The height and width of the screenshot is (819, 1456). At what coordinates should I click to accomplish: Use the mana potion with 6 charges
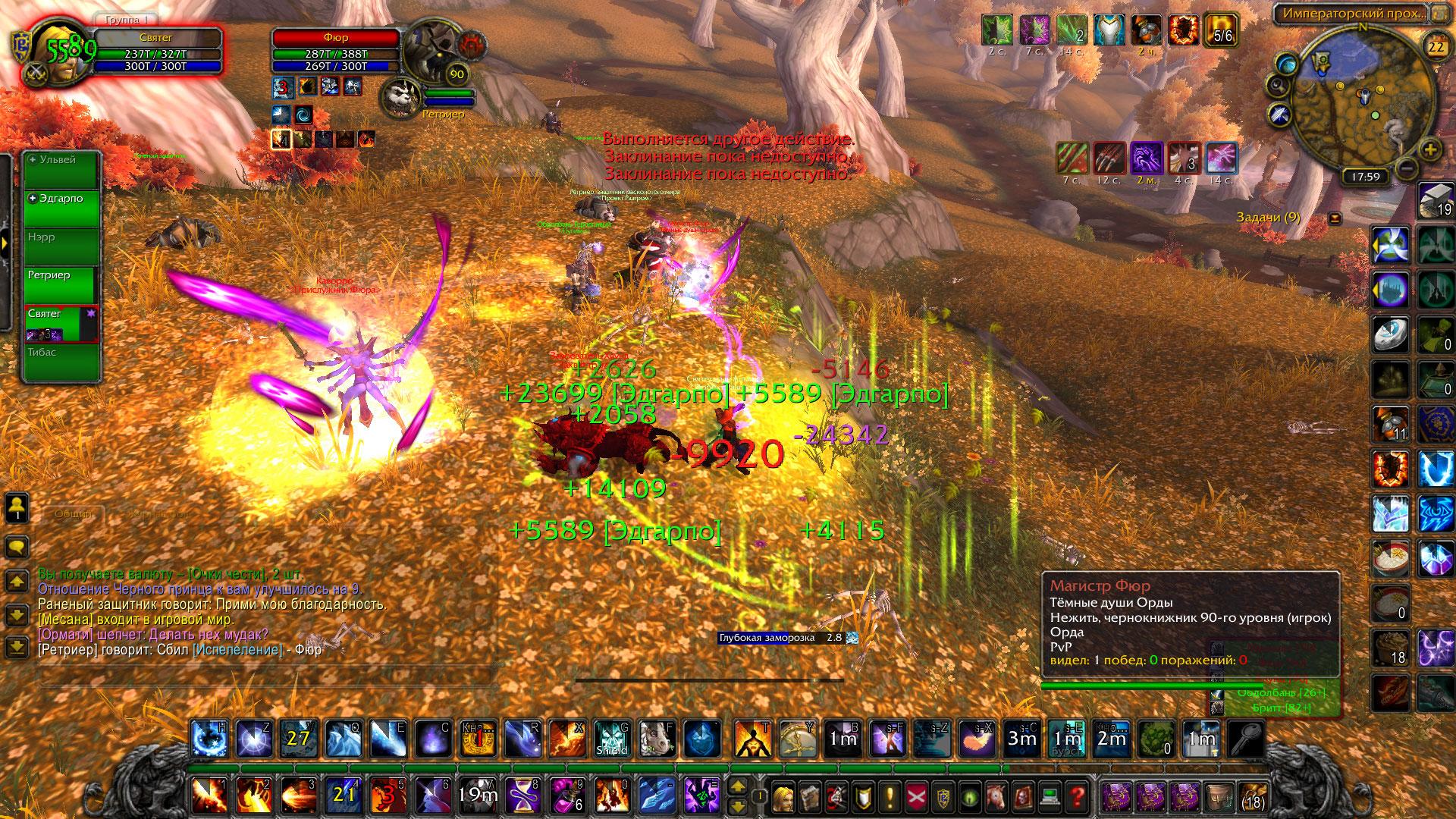567,795
